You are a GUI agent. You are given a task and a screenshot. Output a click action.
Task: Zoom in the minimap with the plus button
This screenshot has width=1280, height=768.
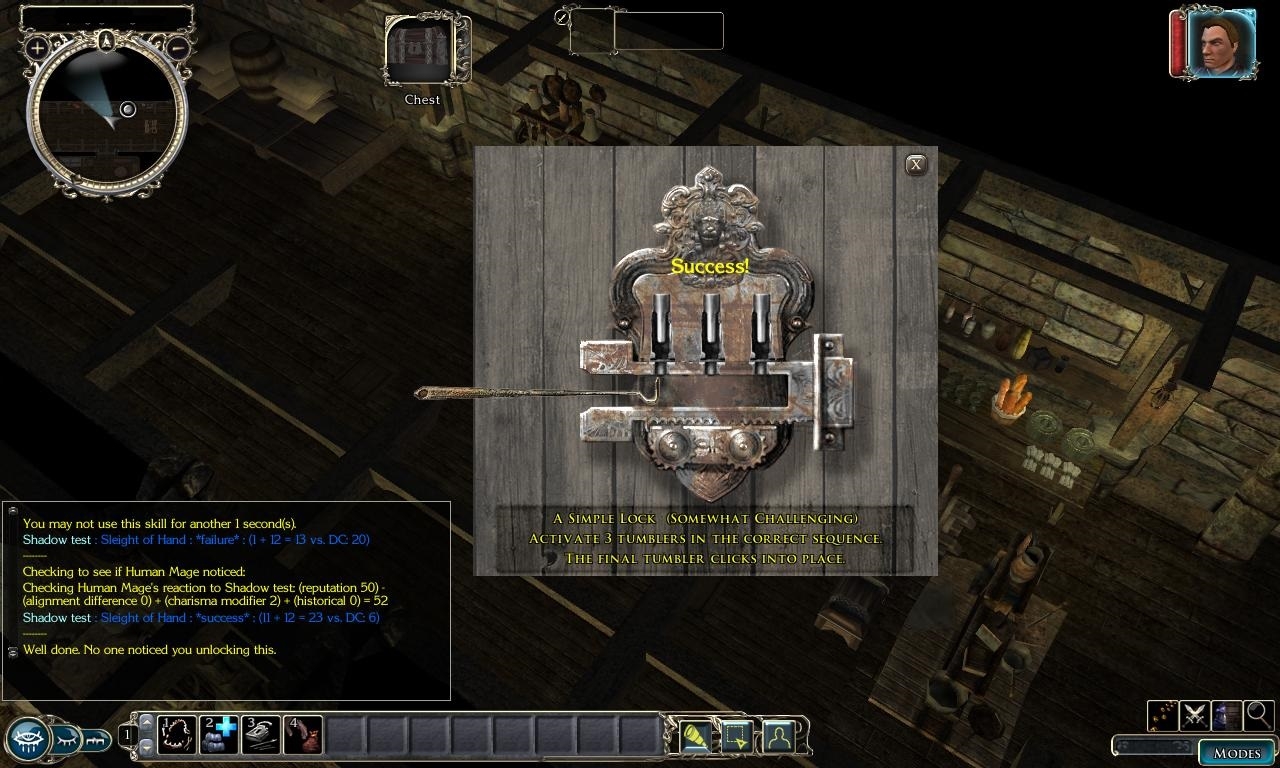38,47
